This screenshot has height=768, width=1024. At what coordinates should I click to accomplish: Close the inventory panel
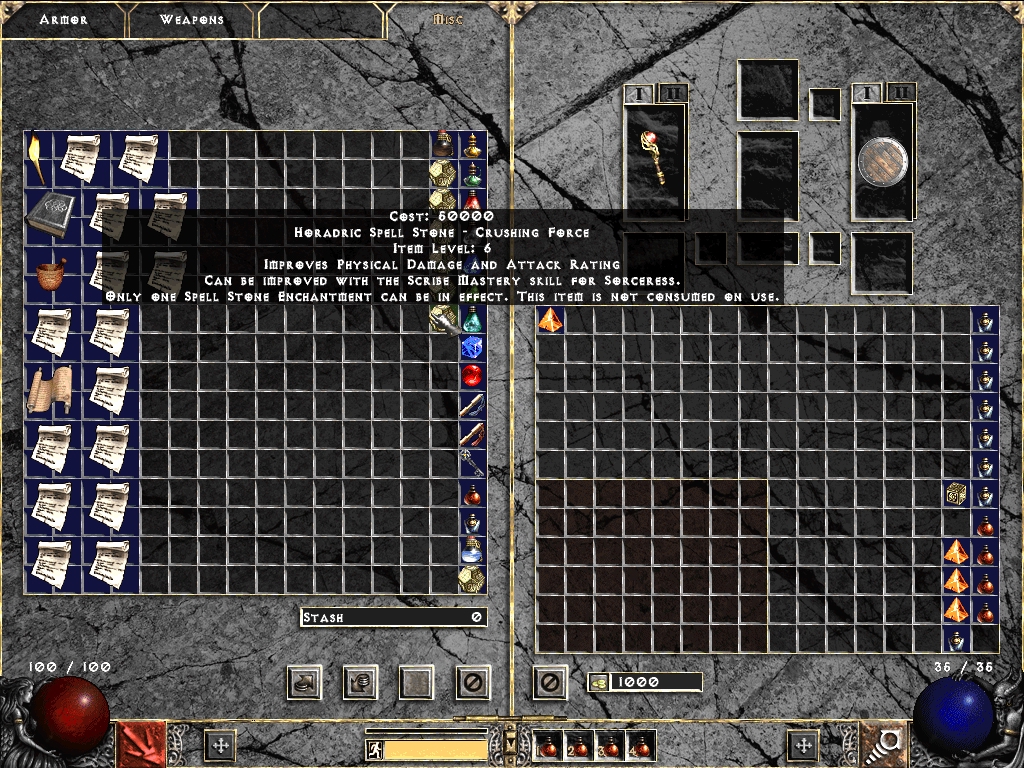pos(549,683)
